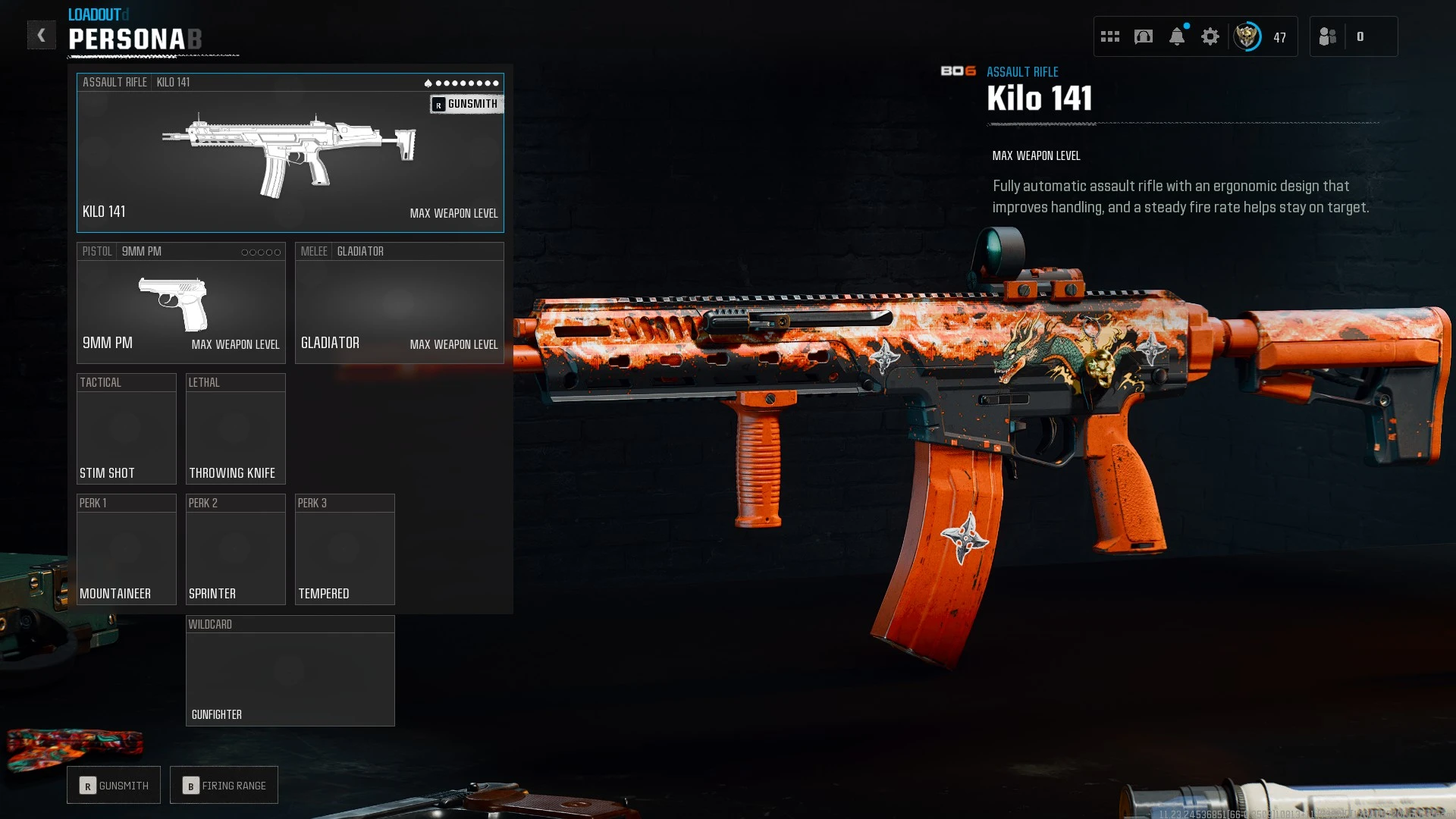Select the Throwing Knife lethal slot
The width and height of the screenshot is (1456, 819).
click(235, 428)
